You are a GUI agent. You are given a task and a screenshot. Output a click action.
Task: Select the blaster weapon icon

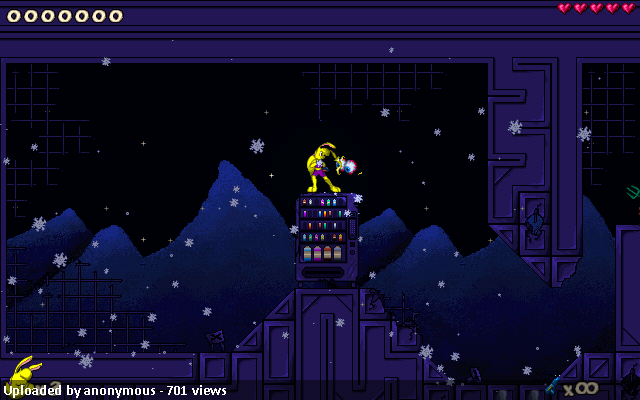point(551,385)
